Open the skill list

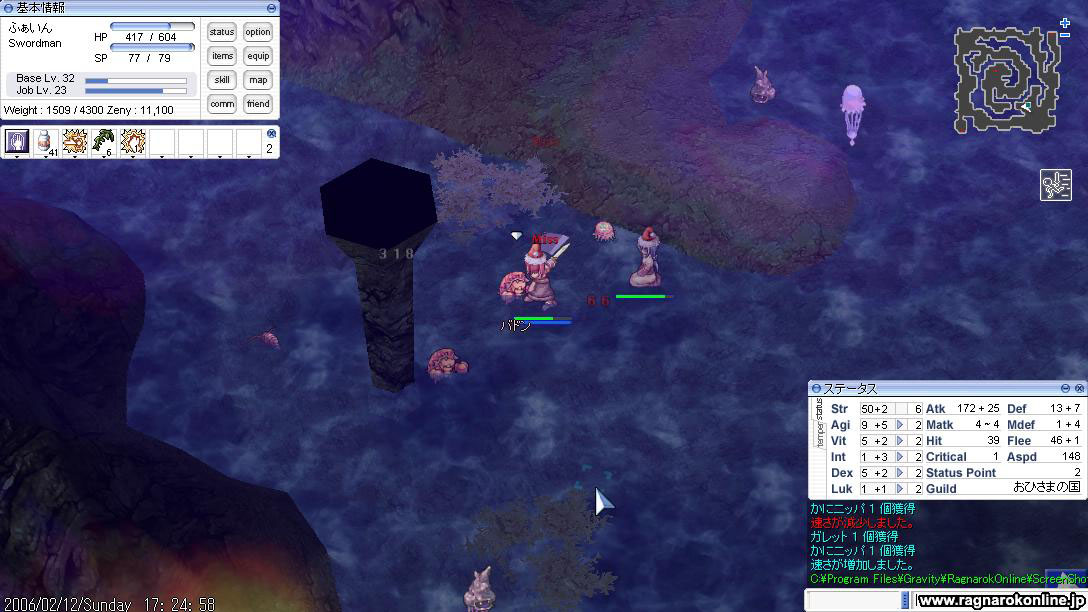(x=222, y=80)
